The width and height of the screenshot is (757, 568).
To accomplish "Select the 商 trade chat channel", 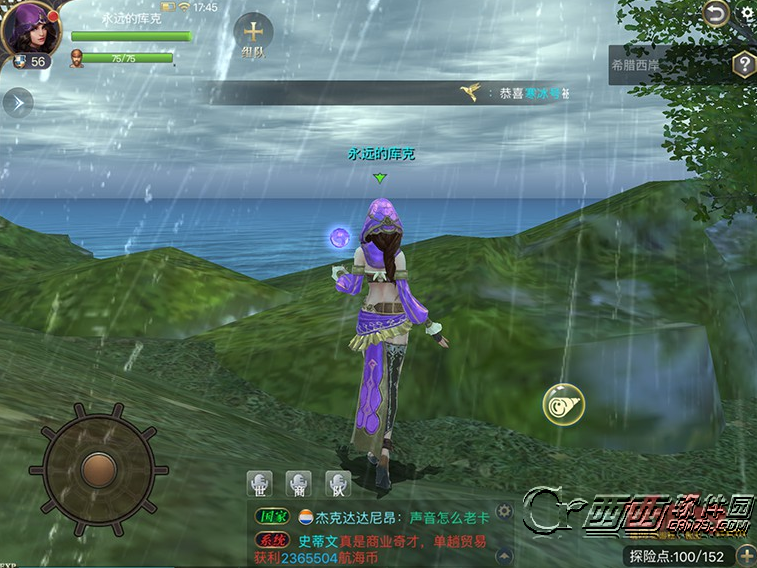I will click(298, 482).
